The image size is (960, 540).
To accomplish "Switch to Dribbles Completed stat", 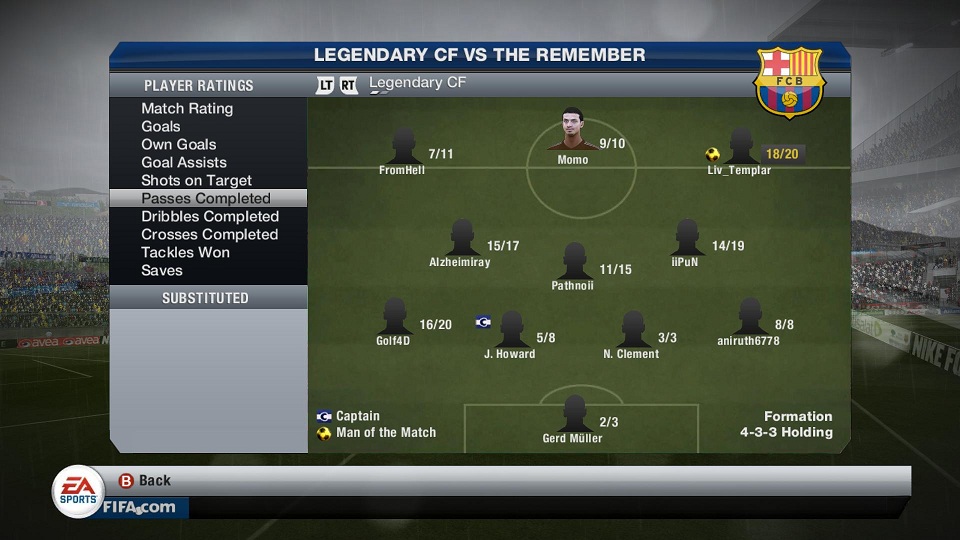I will pyautogui.click(x=210, y=217).
